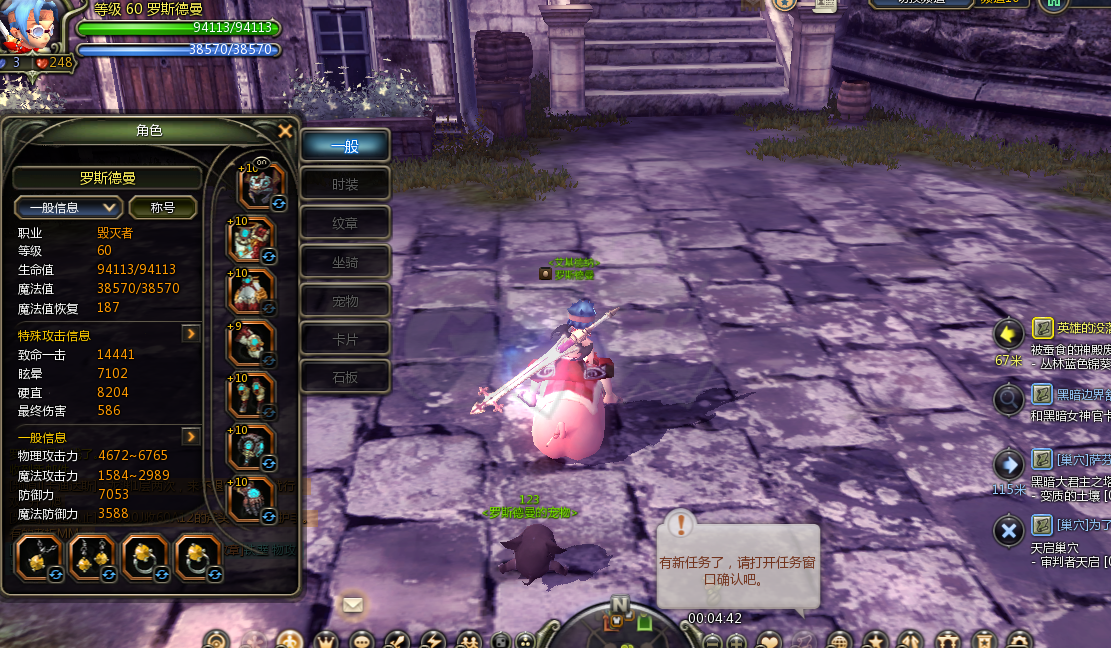The height and width of the screenshot is (648, 1111).
Task: Open the mail envelope notification
Action: (352, 604)
